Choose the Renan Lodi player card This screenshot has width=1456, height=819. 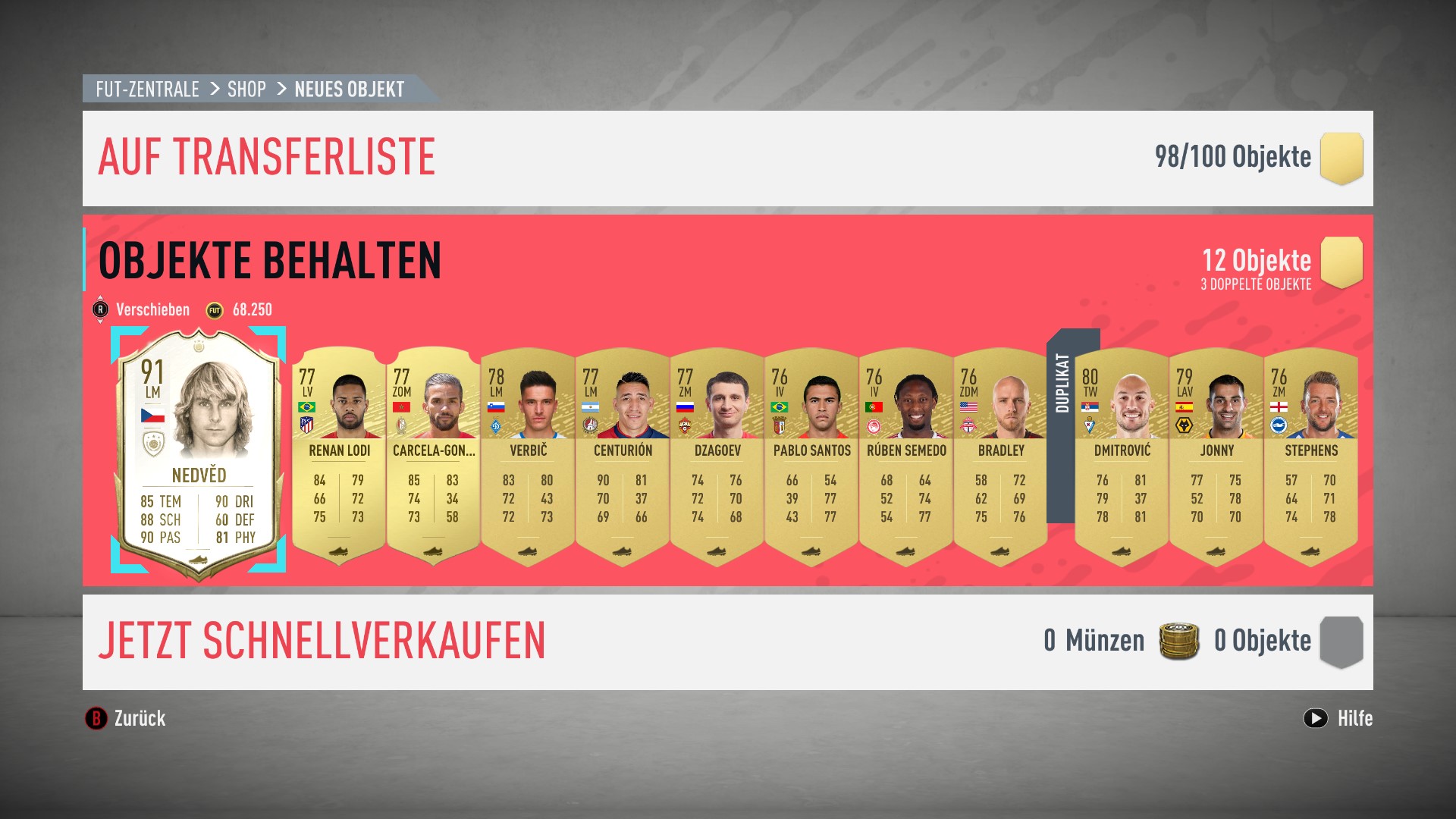click(x=339, y=455)
